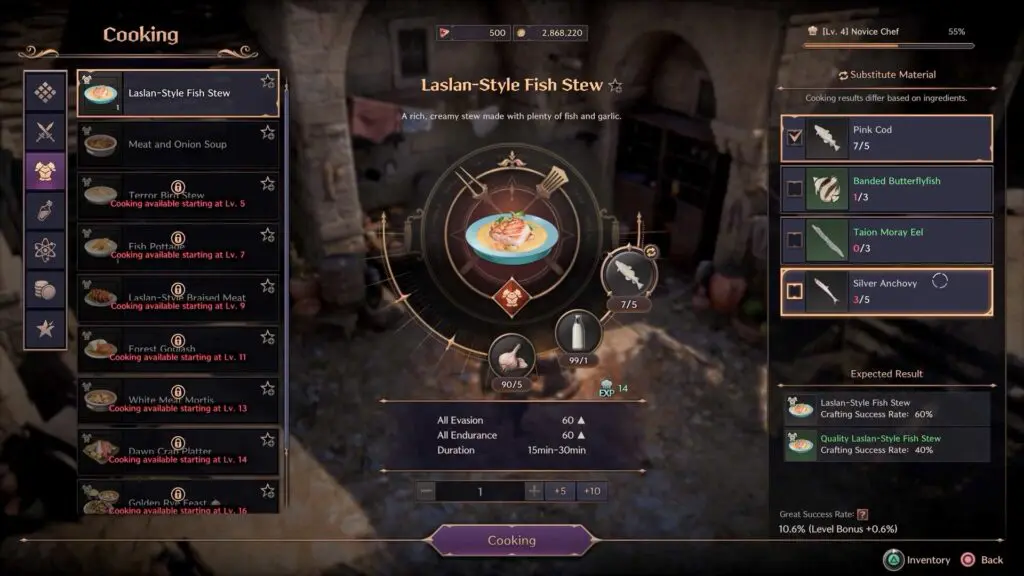The image size is (1024, 576).
Task: Tick the Pink Cod ingredient checkbox
Action: [x=795, y=138]
